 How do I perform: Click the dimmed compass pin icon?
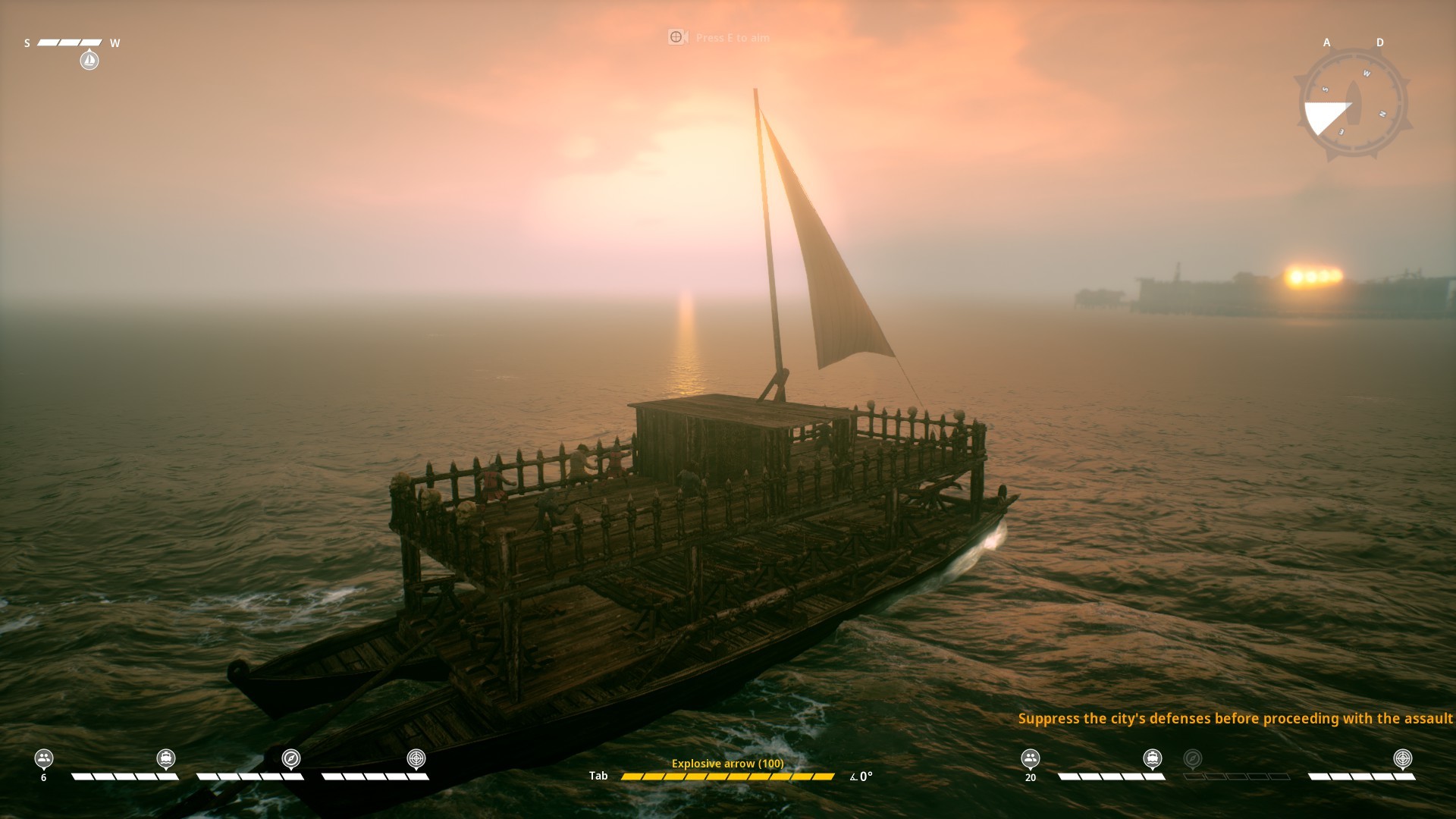(1193, 758)
